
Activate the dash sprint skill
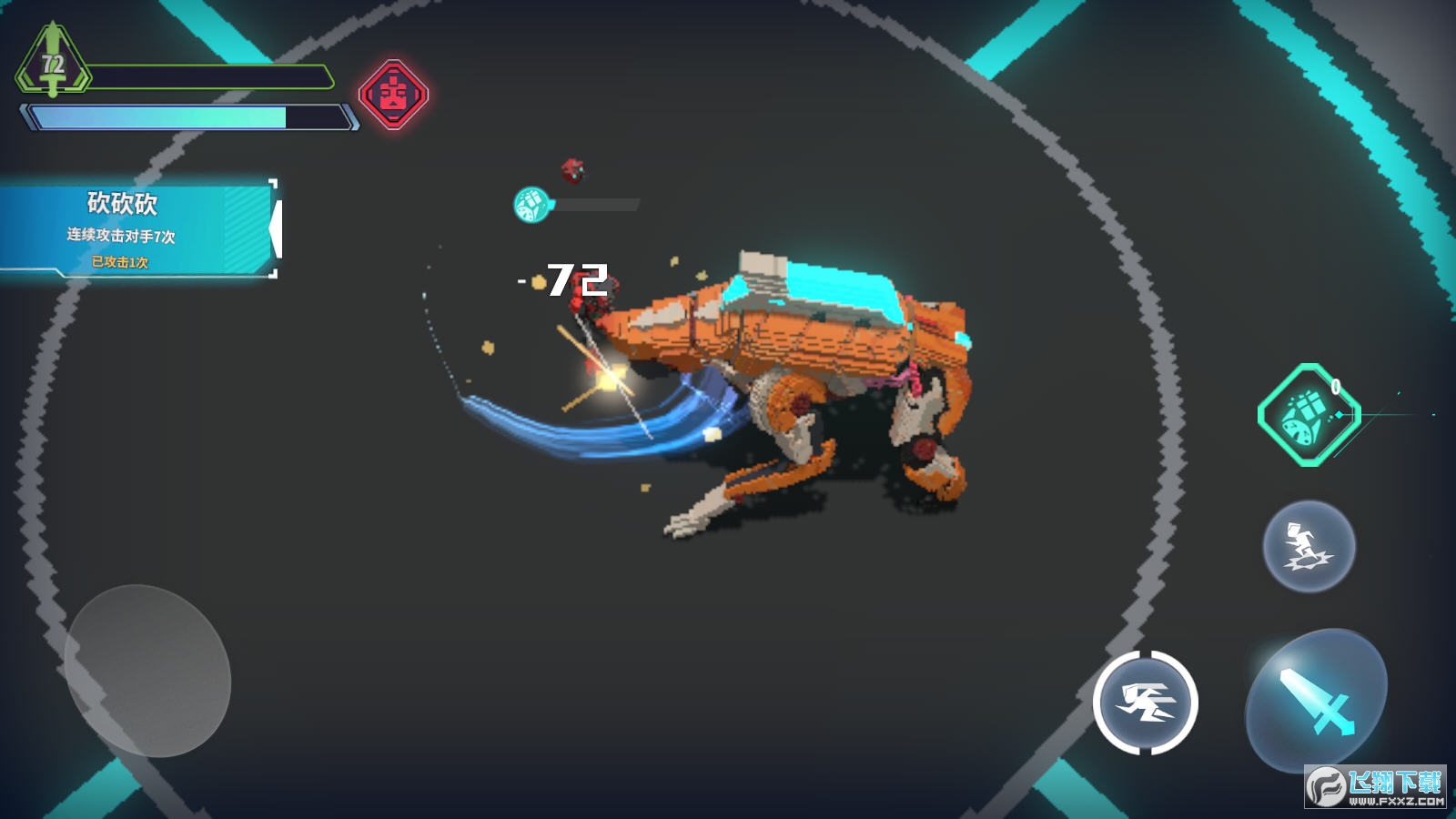1146,703
